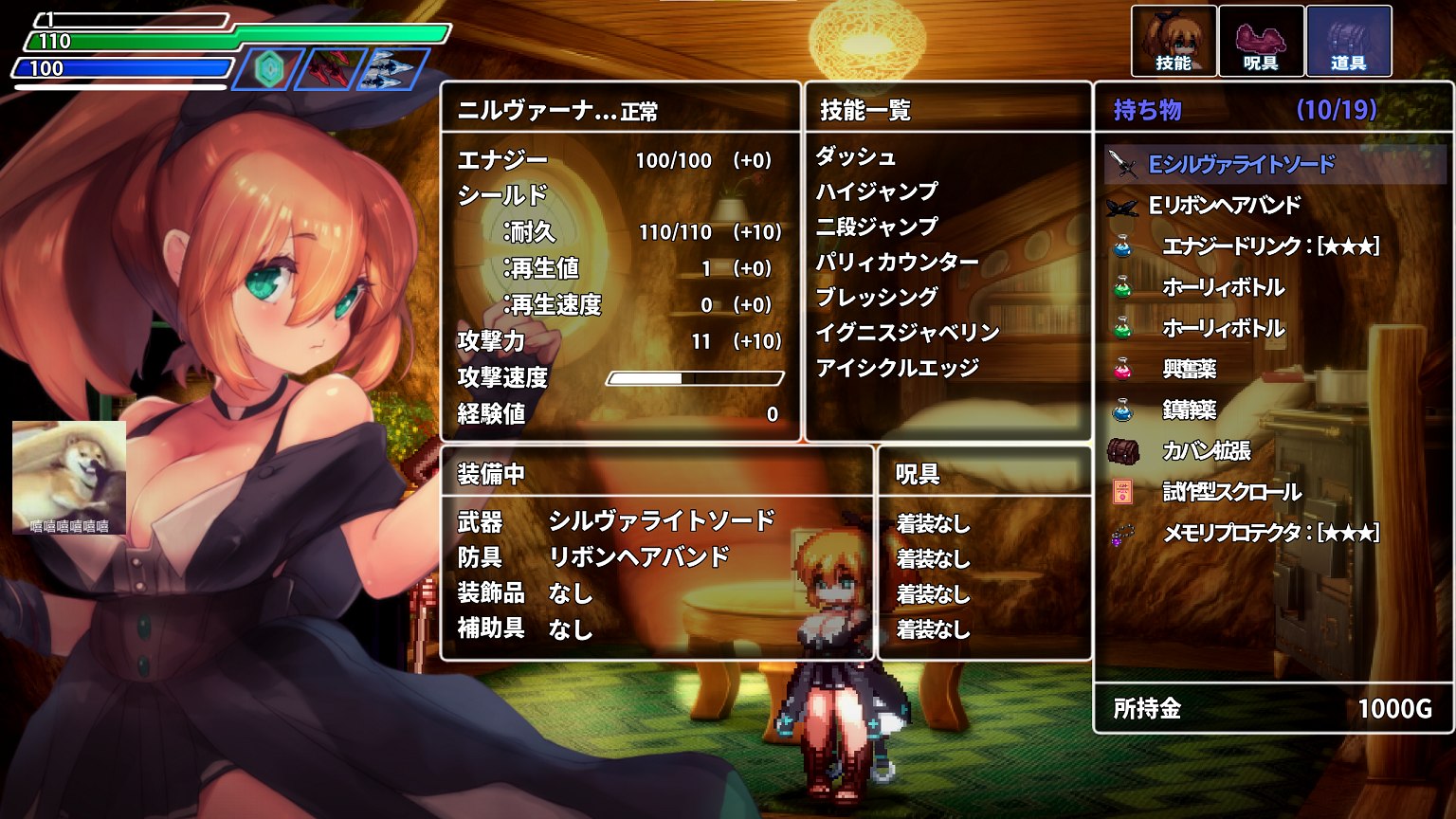Select the メモリプロテクタ item
Viewport: 1456px width, 819px height.
click(1269, 533)
